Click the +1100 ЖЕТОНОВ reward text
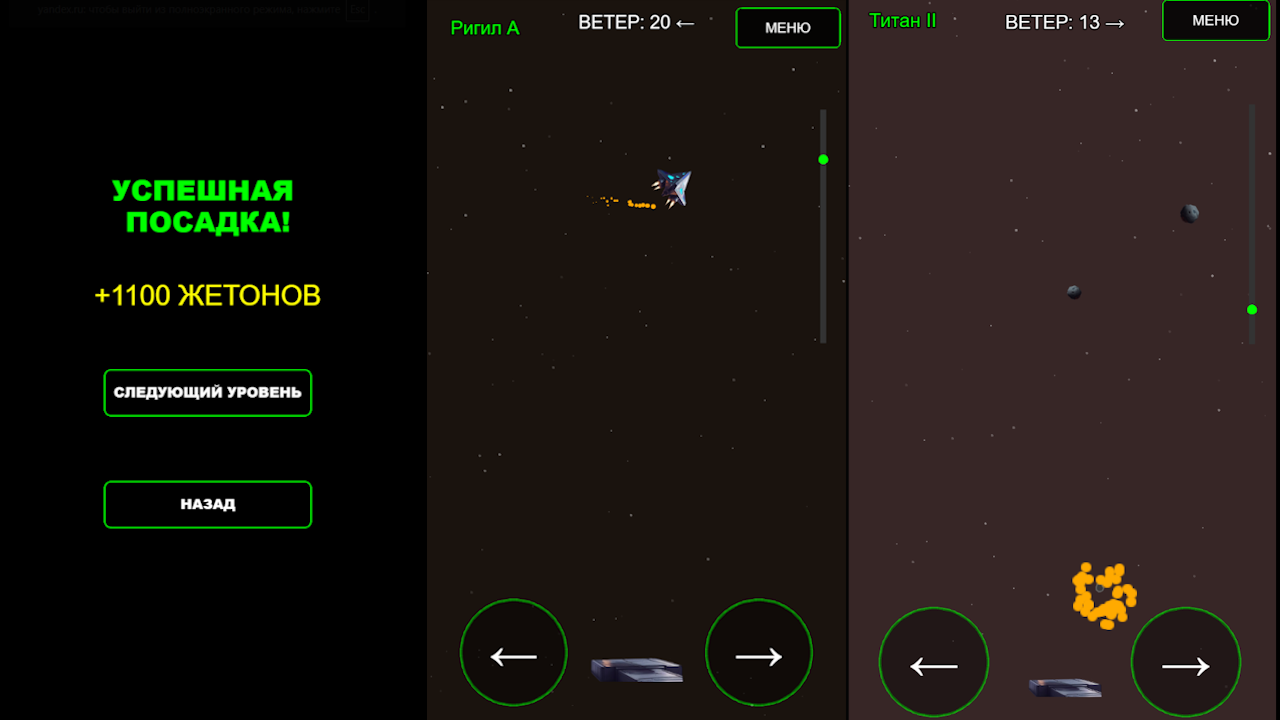Viewport: 1280px width, 720px height. pyautogui.click(x=207, y=295)
